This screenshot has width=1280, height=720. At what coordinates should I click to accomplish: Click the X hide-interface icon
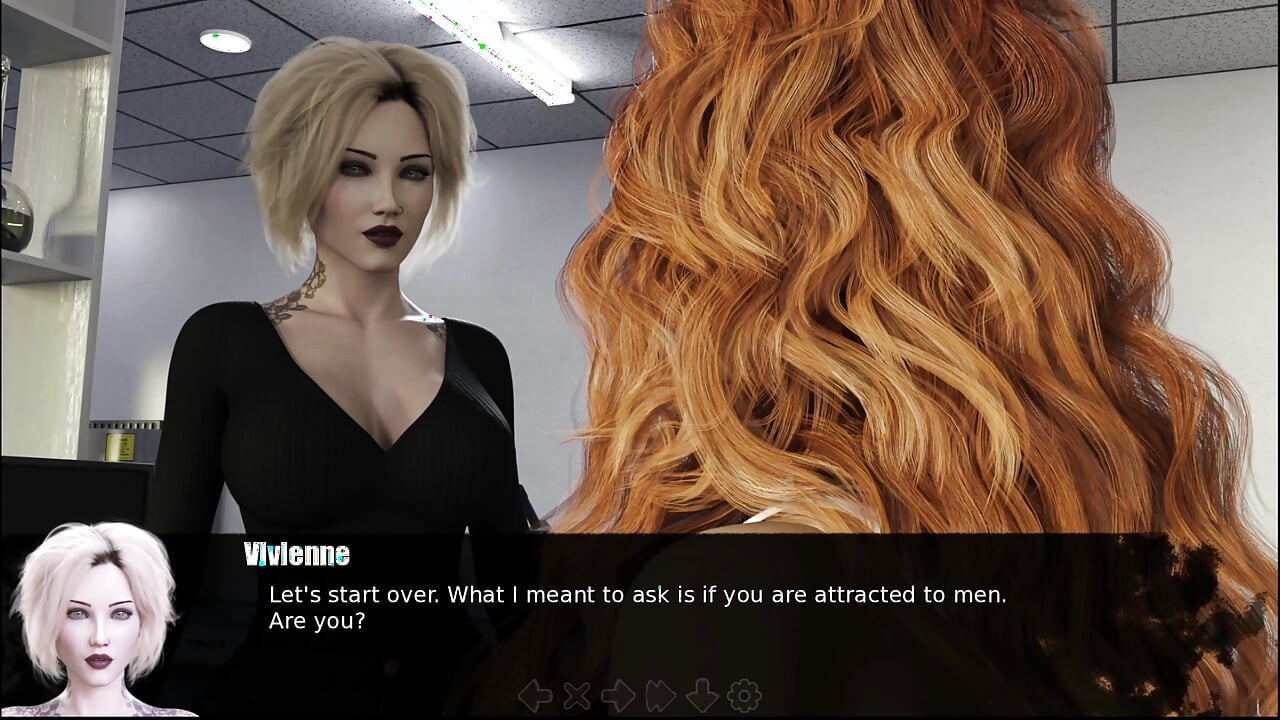(x=577, y=696)
